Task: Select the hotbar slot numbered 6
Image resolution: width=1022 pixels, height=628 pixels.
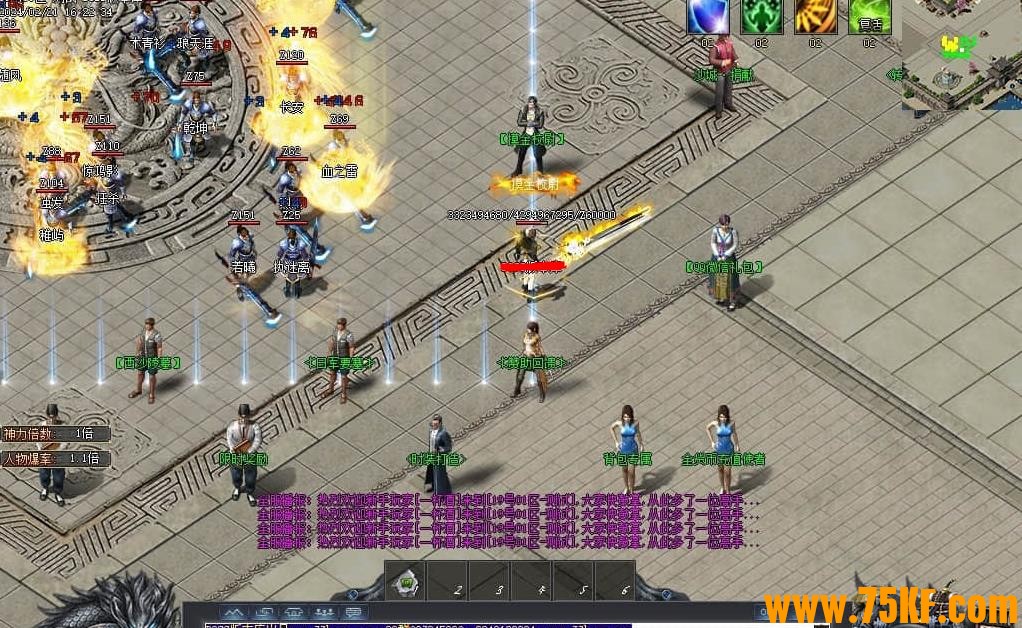Action: tap(615, 581)
